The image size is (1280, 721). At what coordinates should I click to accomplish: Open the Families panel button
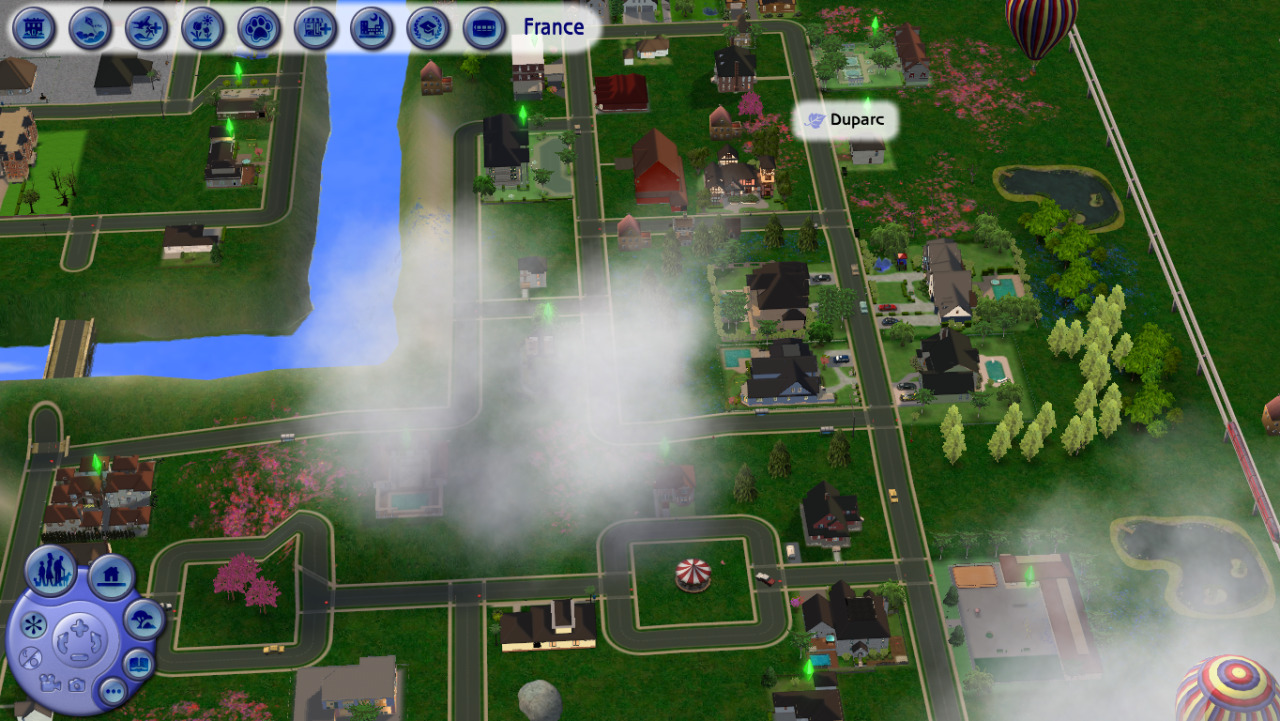(x=52, y=571)
